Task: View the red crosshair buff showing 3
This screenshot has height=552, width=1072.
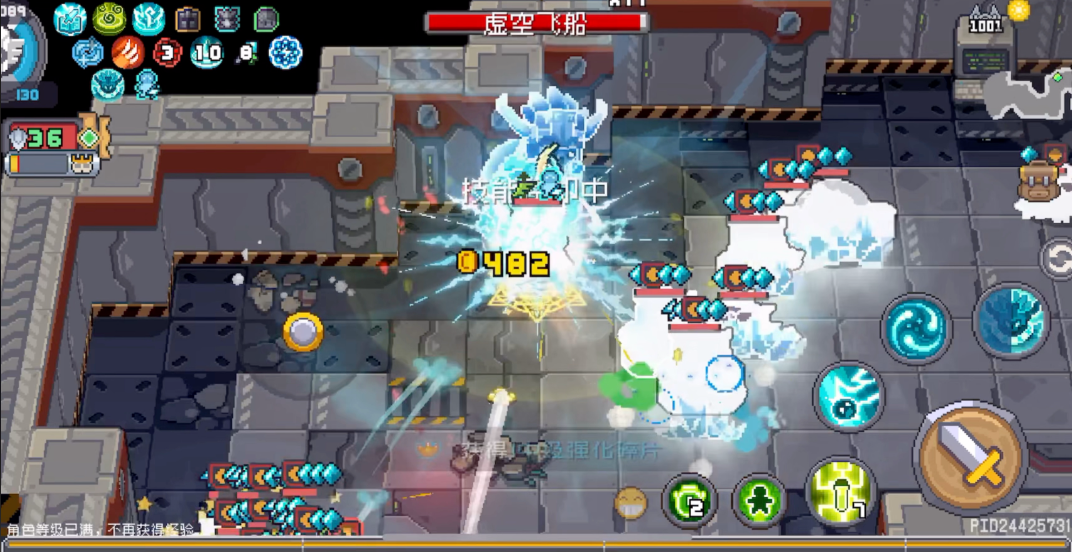Action: 167,51
